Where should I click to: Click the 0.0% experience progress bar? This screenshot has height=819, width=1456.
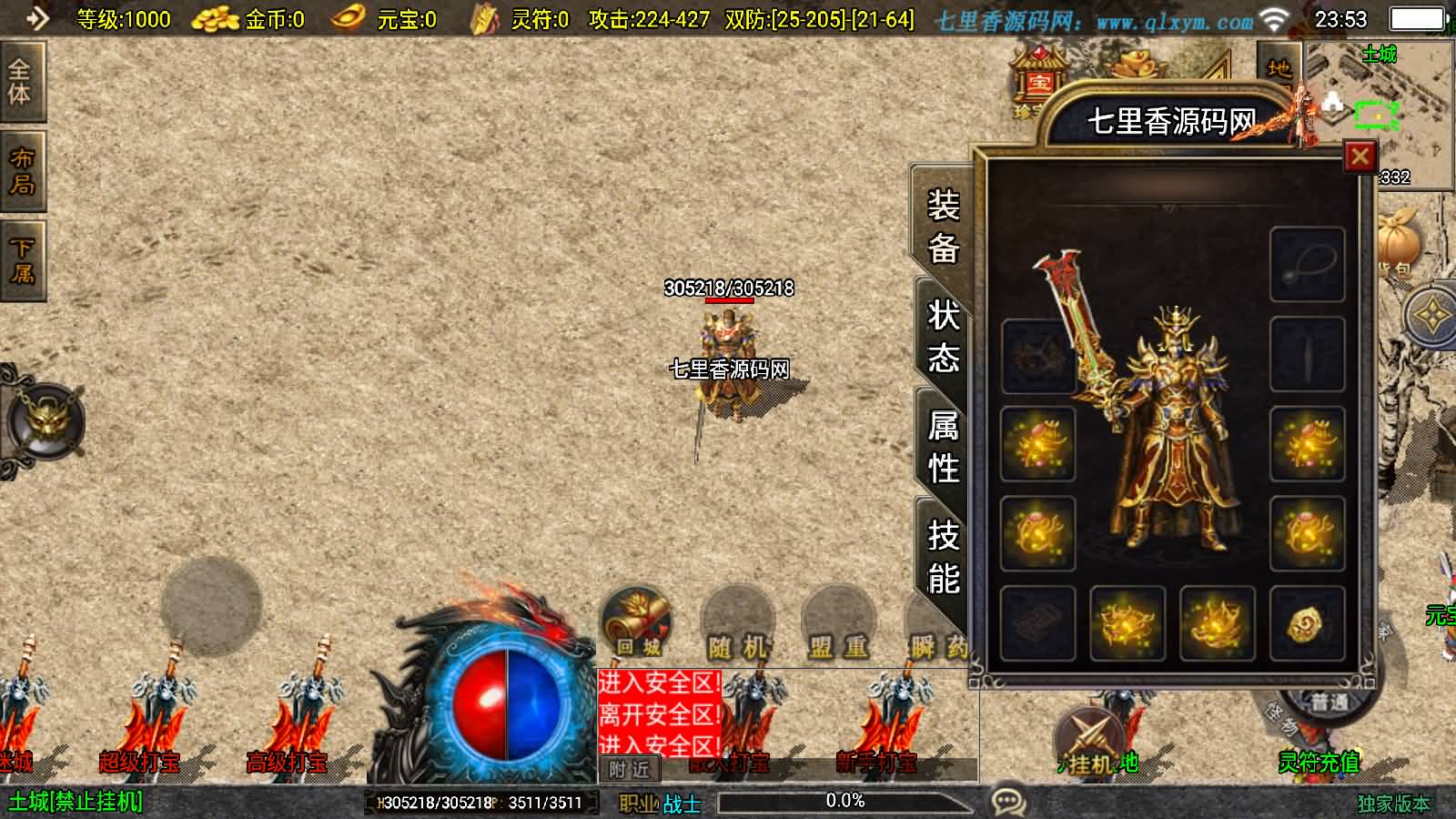846,801
